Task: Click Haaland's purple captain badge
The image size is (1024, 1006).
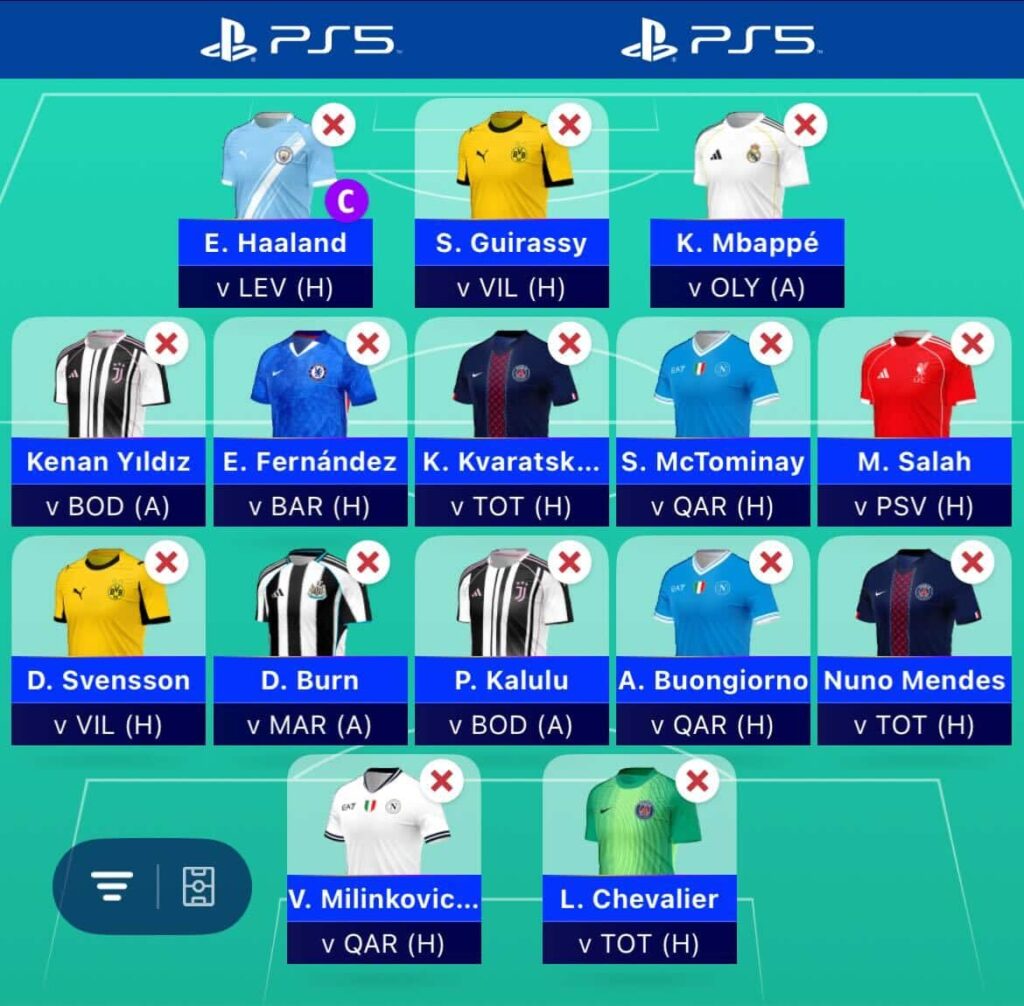Action: (x=346, y=201)
